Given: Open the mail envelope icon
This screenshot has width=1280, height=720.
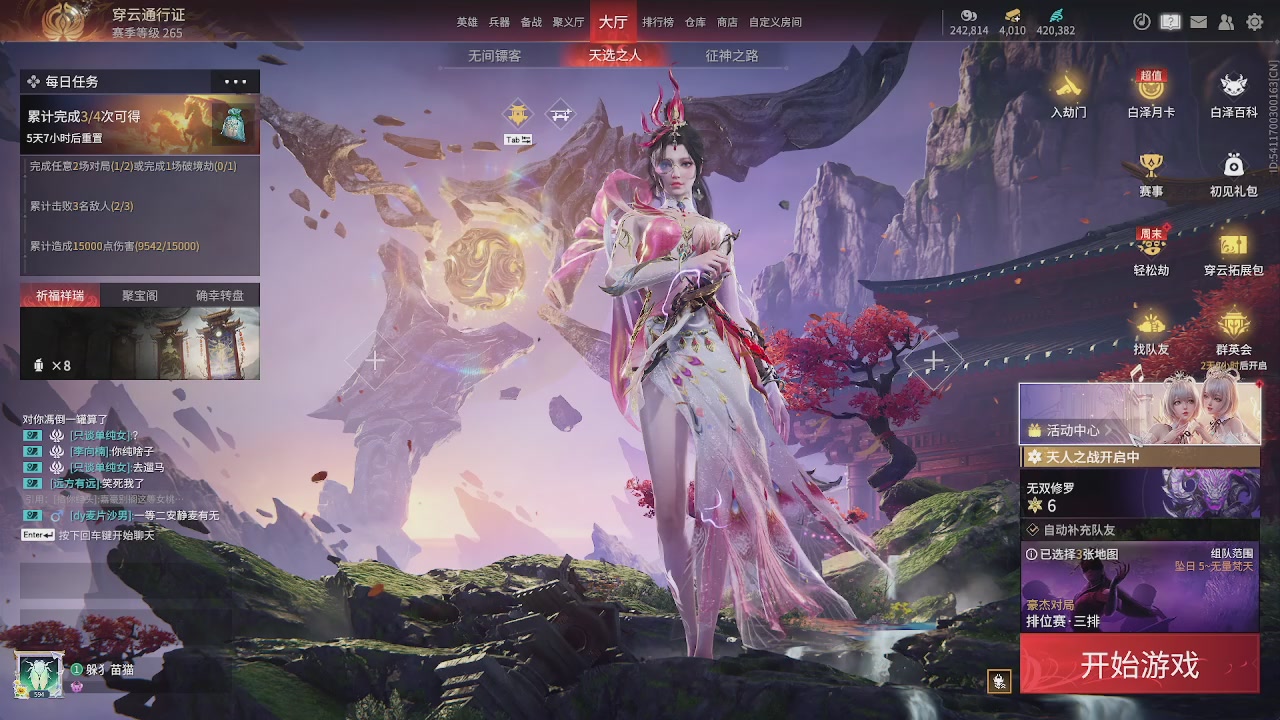Looking at the screenshot, I should tap(1198, 22).
